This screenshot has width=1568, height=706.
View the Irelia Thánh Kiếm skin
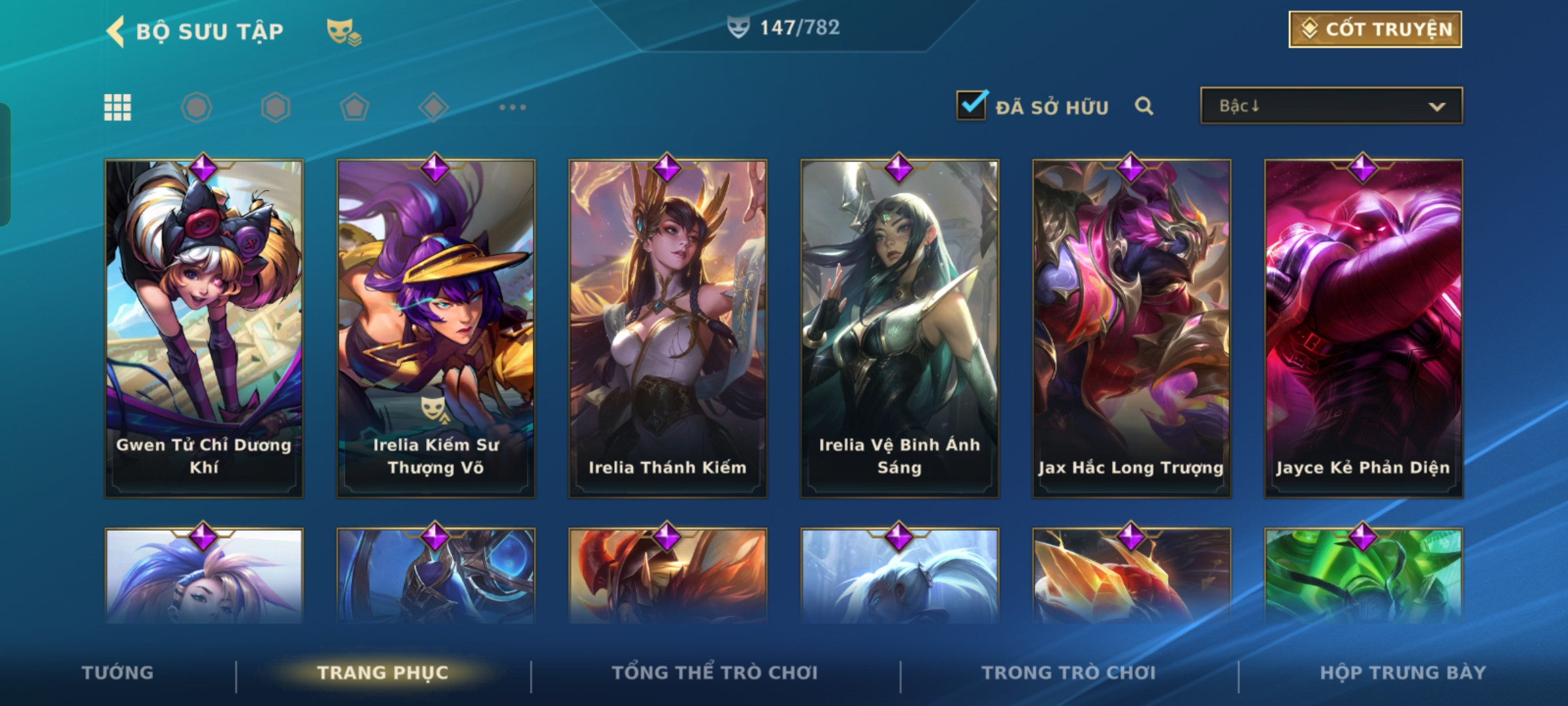pyautogui.click(x=668, y=327)
